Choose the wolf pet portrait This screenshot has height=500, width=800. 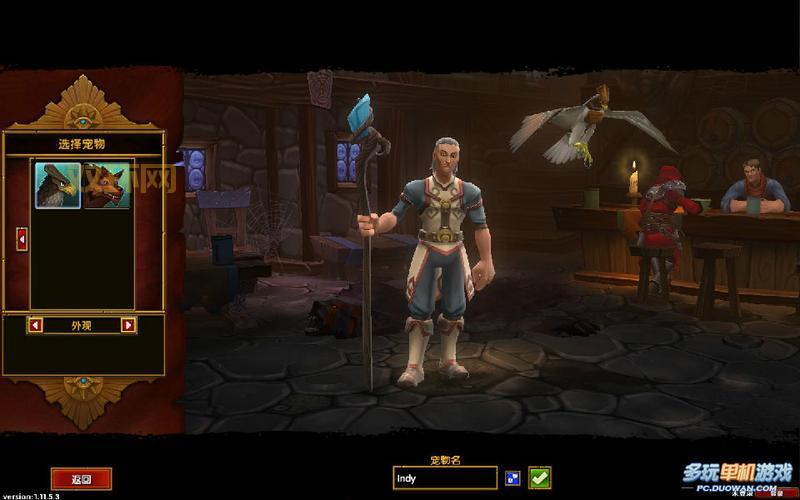[x=107, y=185]
